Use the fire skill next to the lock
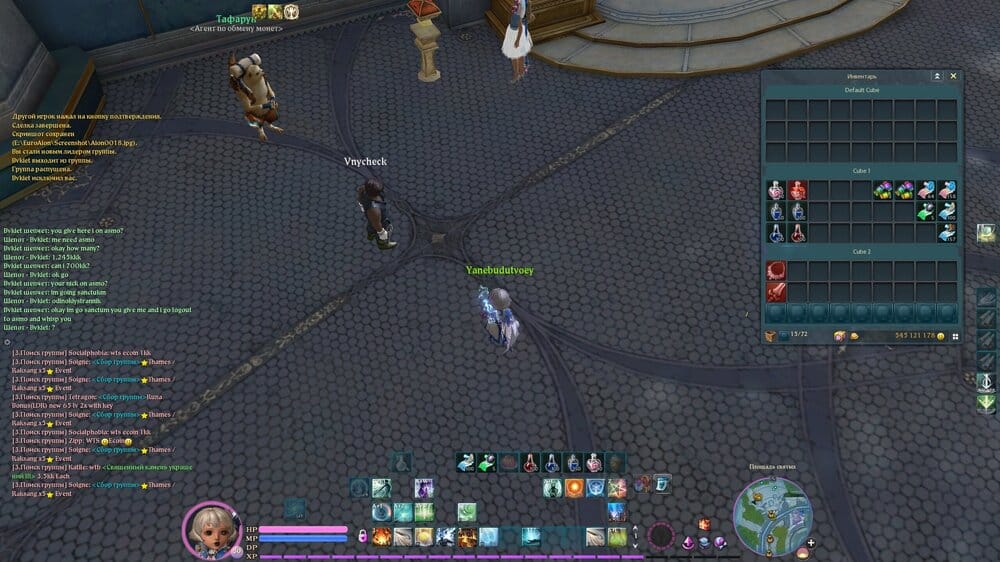1000x562 pixels. (x=382, y=537)
